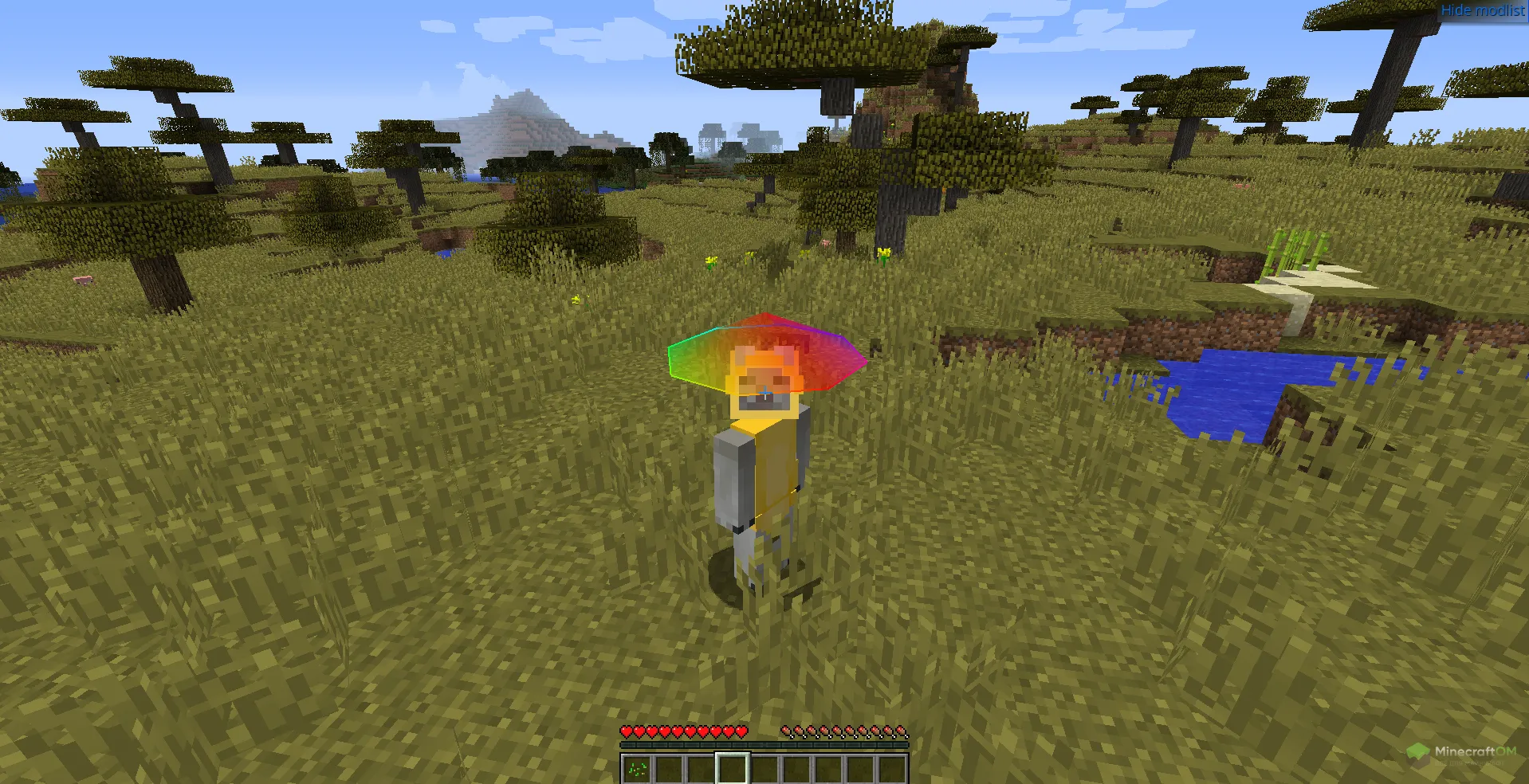Hide the modlist overlay link

(1483, 10)
